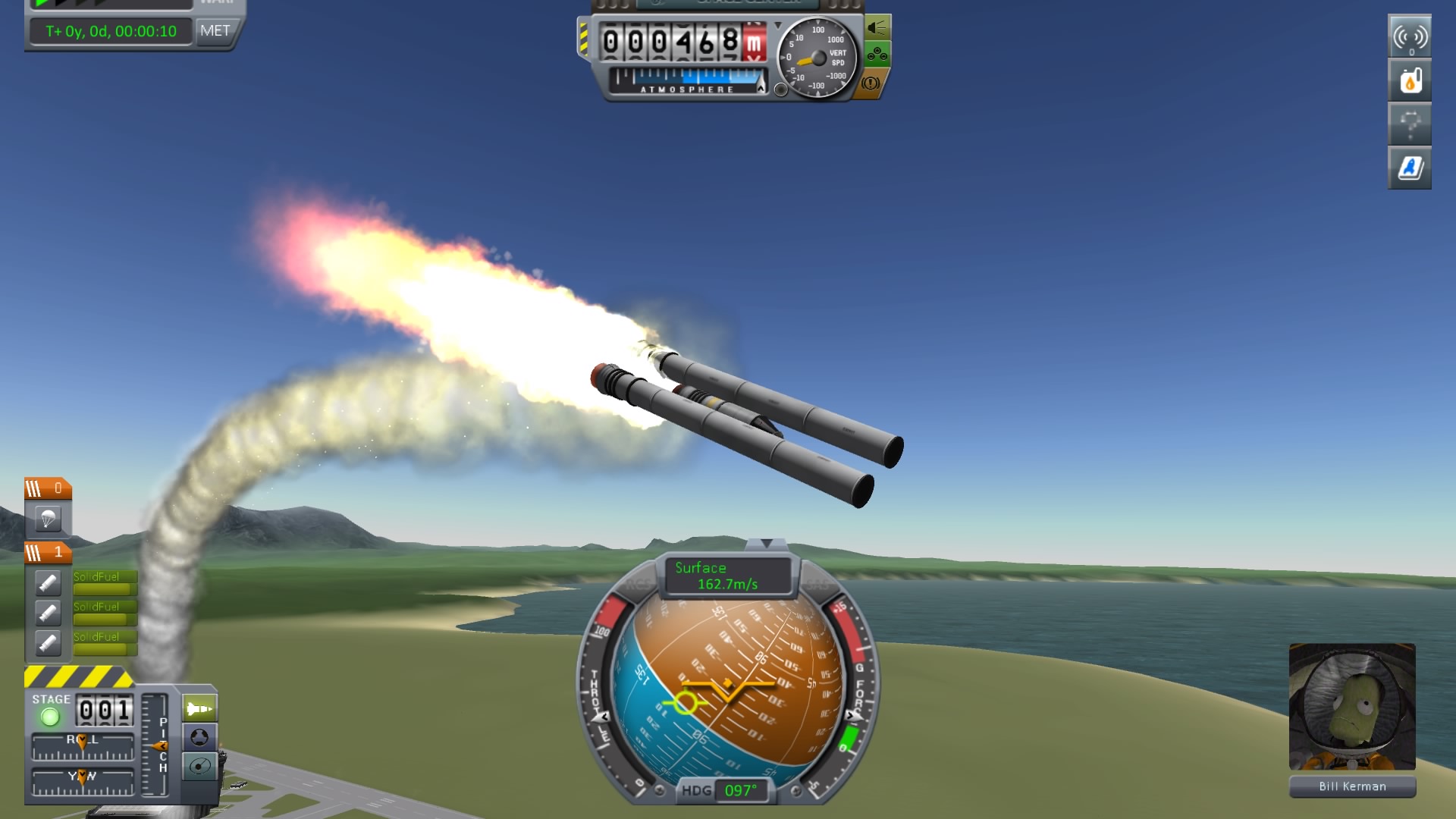Switch to docking mode
Image resolution: width=1456 pixels, height=819 pixels.
coord(199,738)
